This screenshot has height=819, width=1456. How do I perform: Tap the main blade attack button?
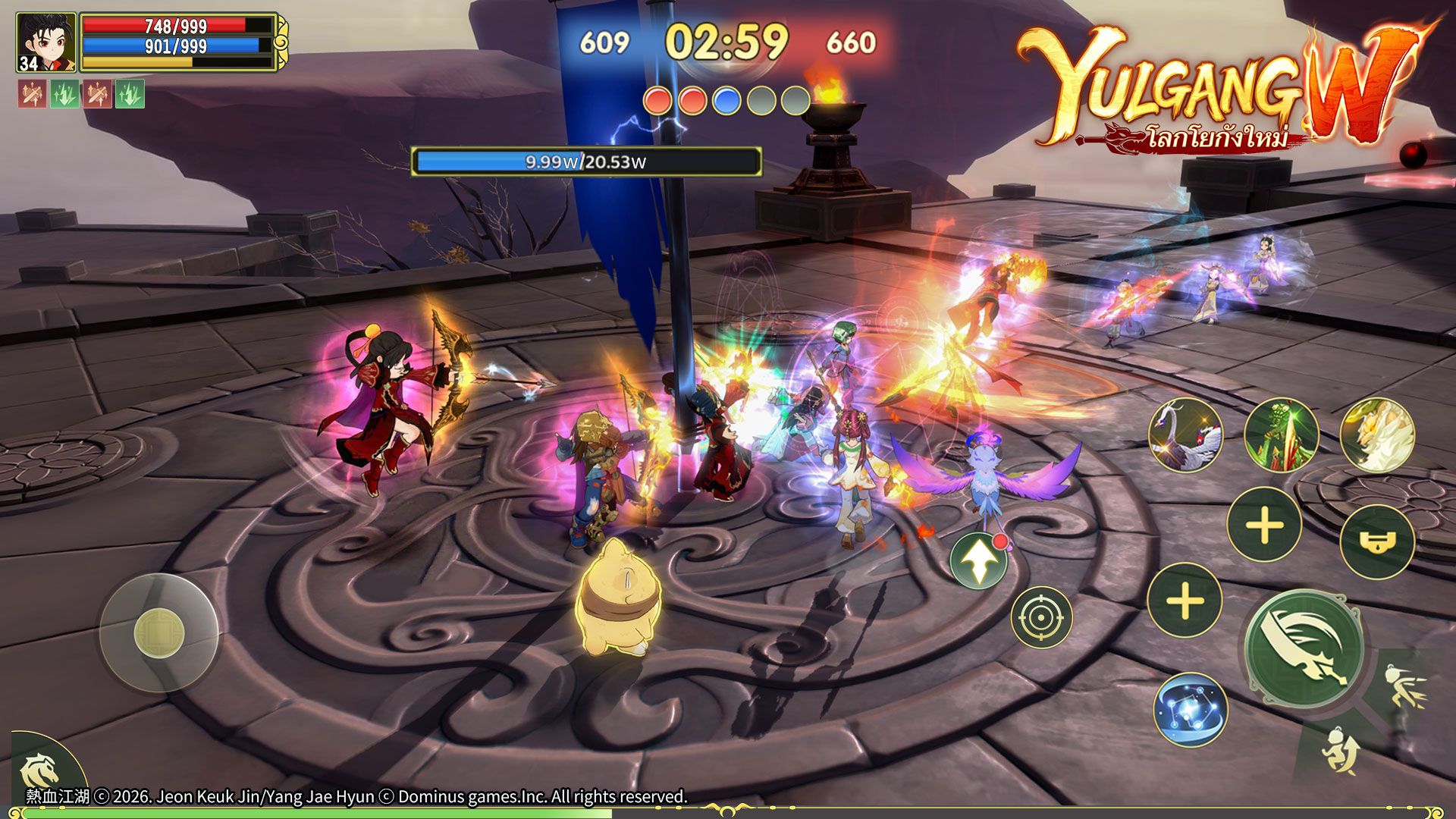[x=1304, y=649]
